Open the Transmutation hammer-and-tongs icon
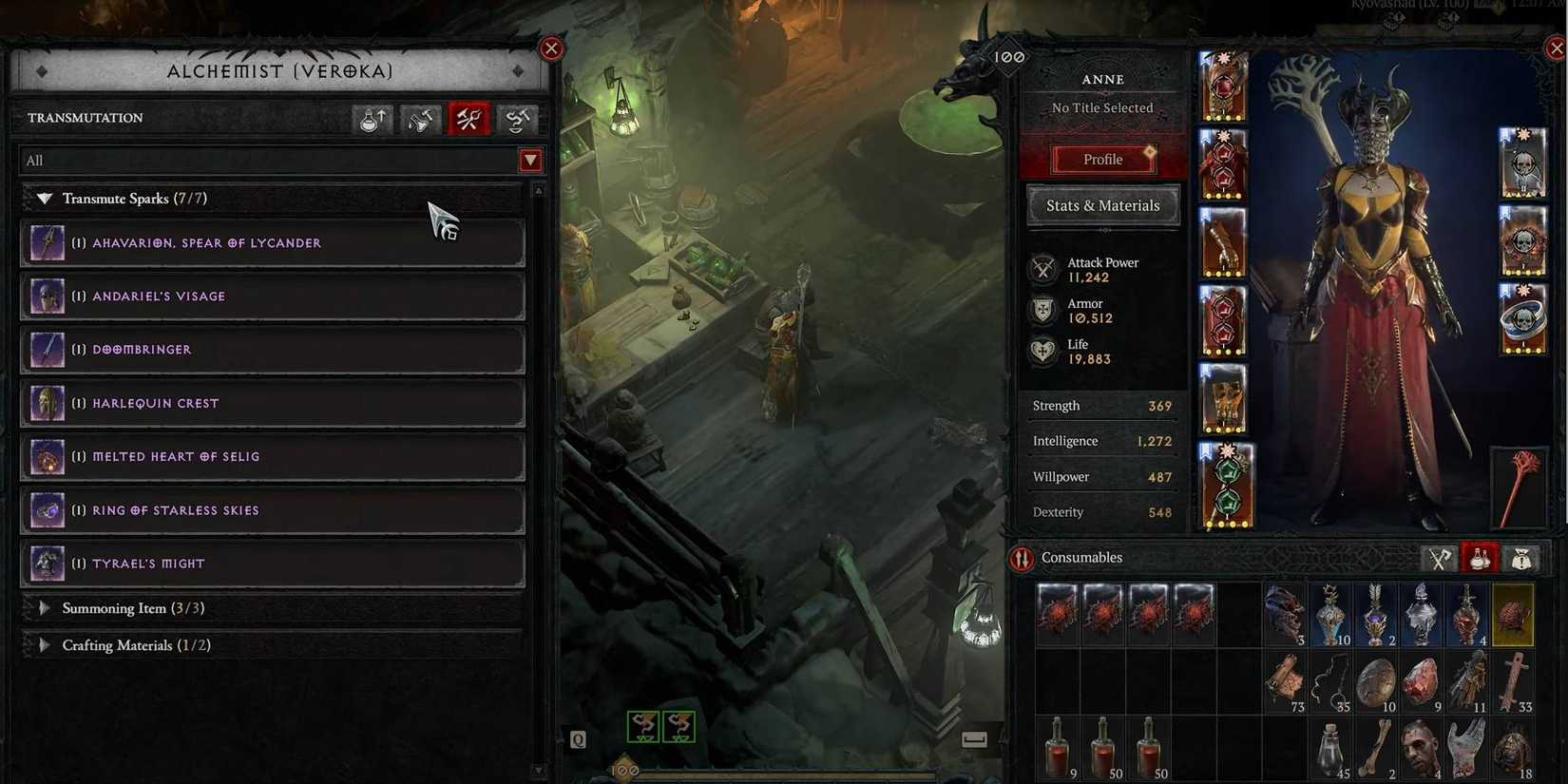The height and width of the screenshot is (784, 1568). [468, 119]
